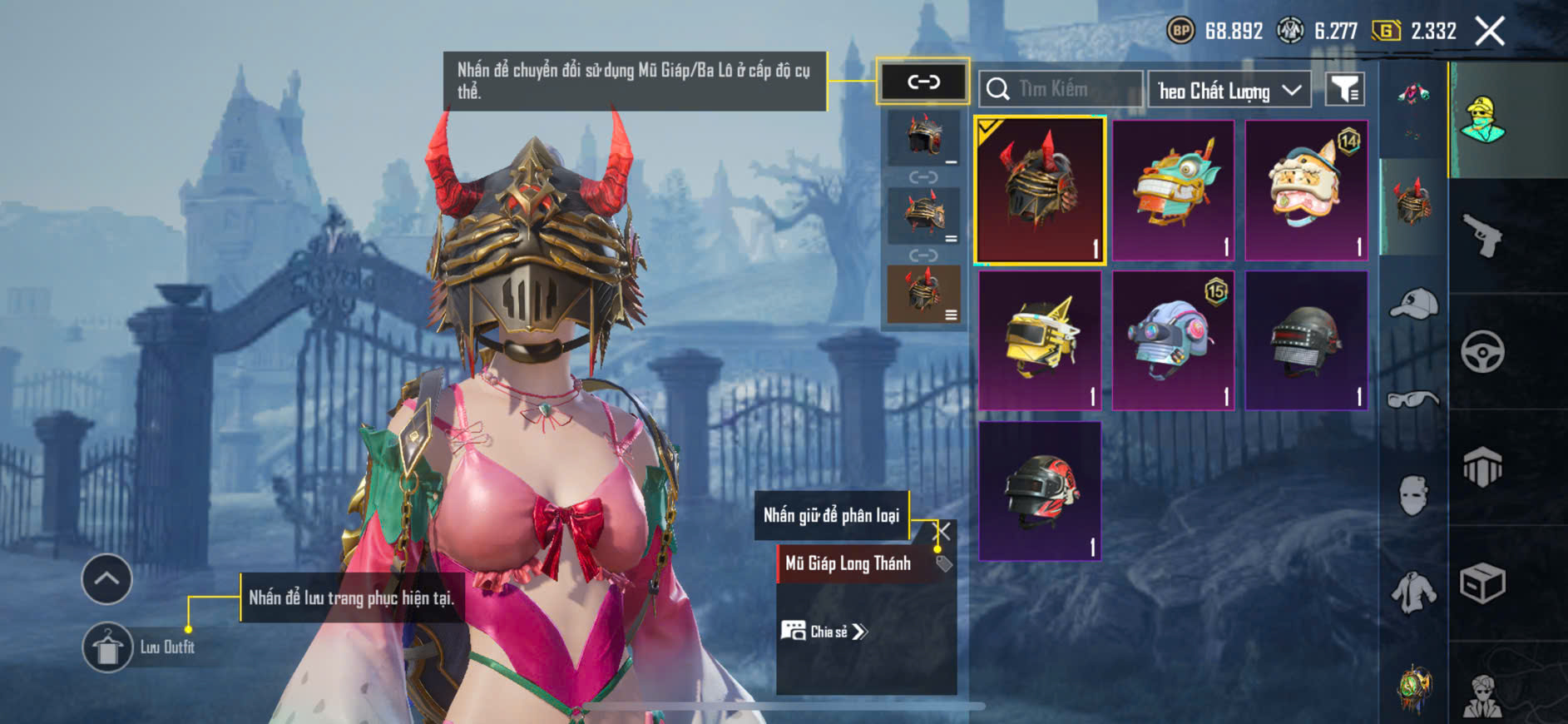1568x724 pixels.
Task: Select the pastel blue headphone helmet
Action: point(1173,340)
